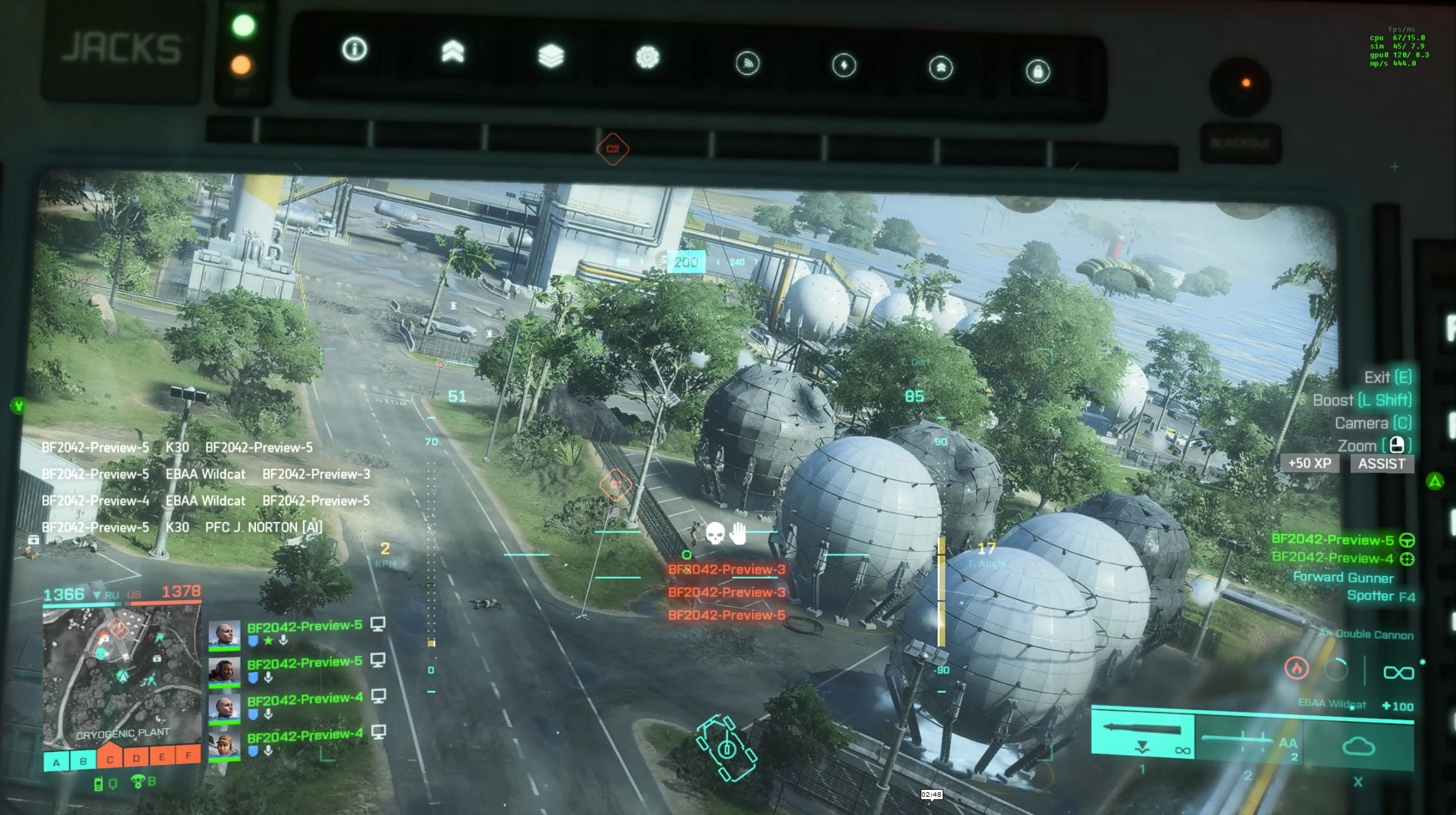
Task: Pick objective D in the capture bar
Action: tap(136, 758)
